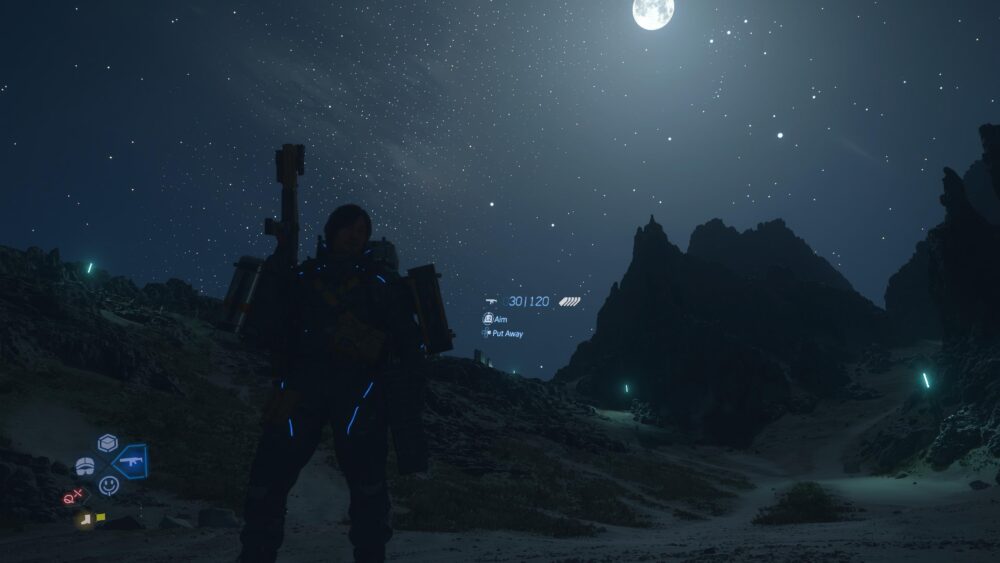
Task: Choose the cap and goggles equipment slot
Action: pos(85,466)
